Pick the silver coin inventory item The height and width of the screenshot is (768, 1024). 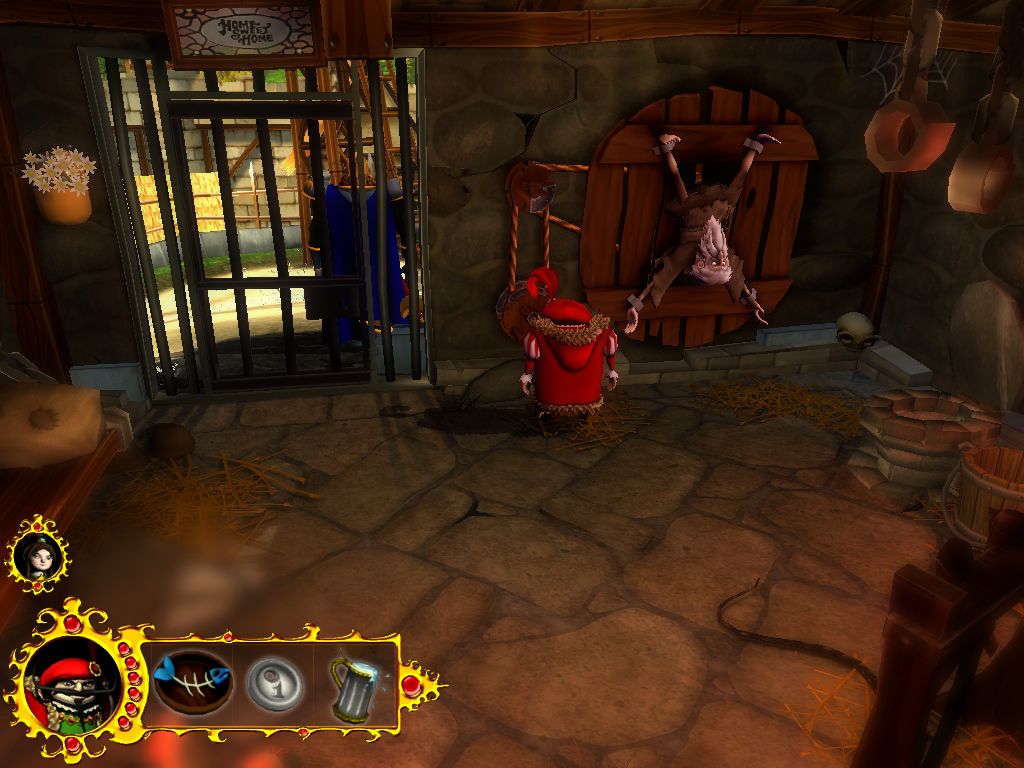coord(273,685)
